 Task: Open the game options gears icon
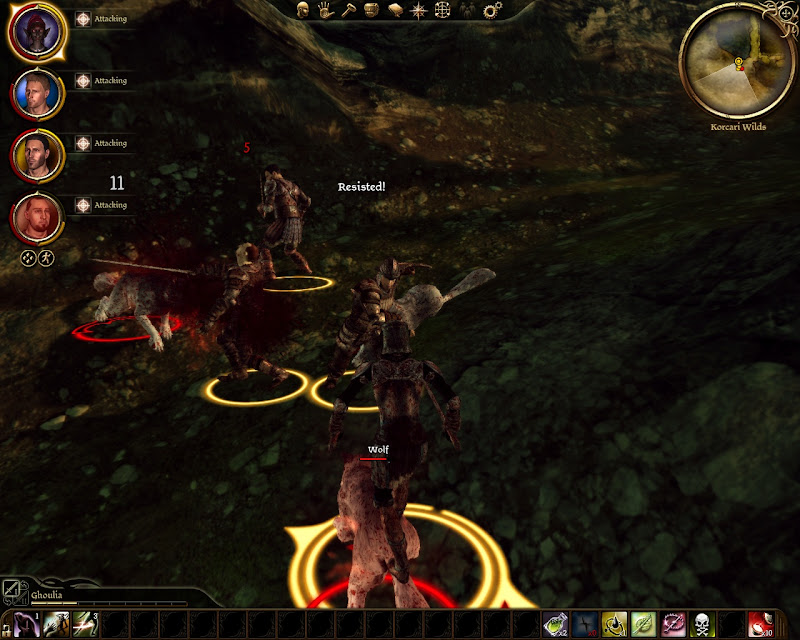491,10
